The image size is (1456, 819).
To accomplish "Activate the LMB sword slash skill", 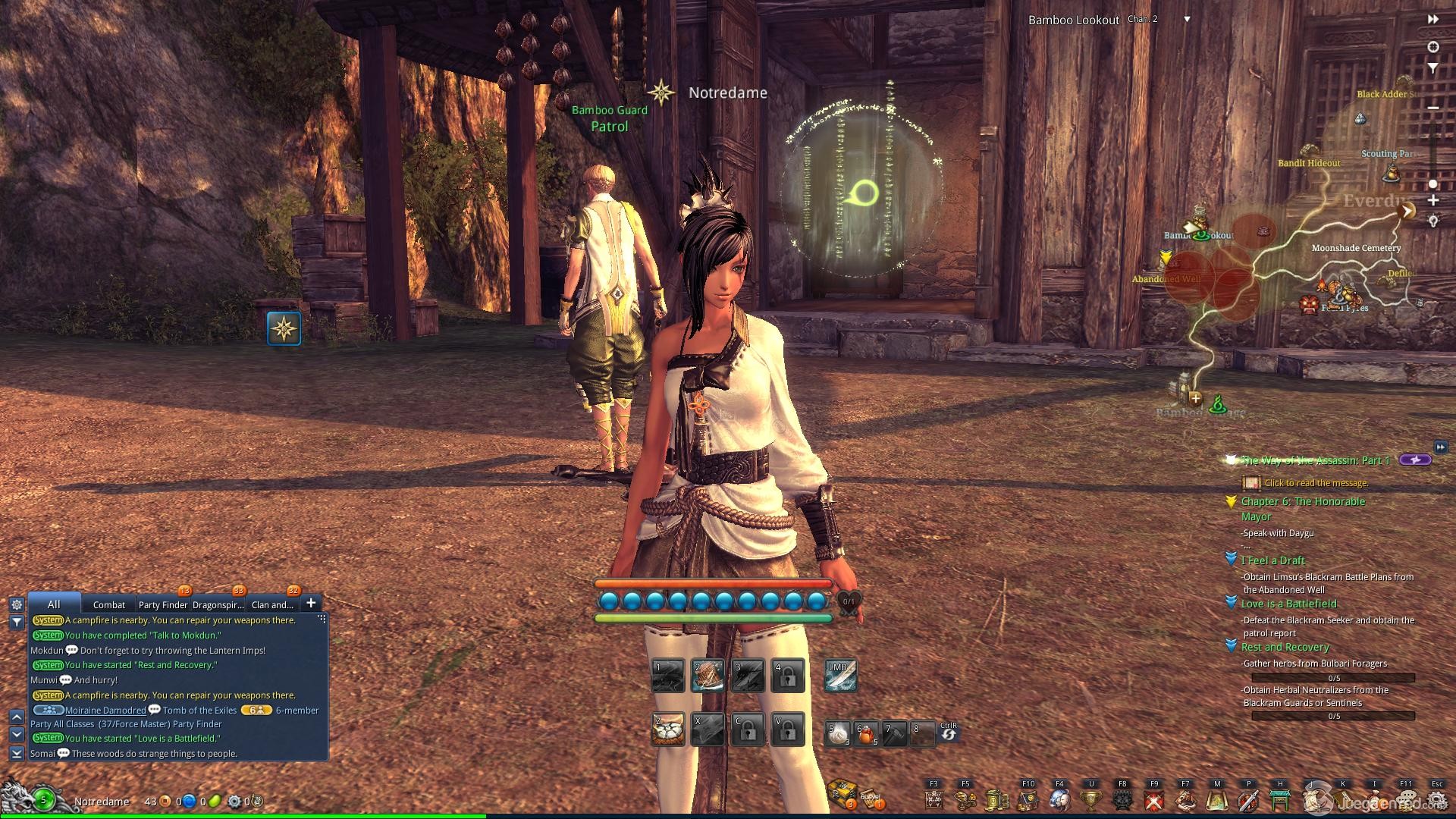I will 840,676.
